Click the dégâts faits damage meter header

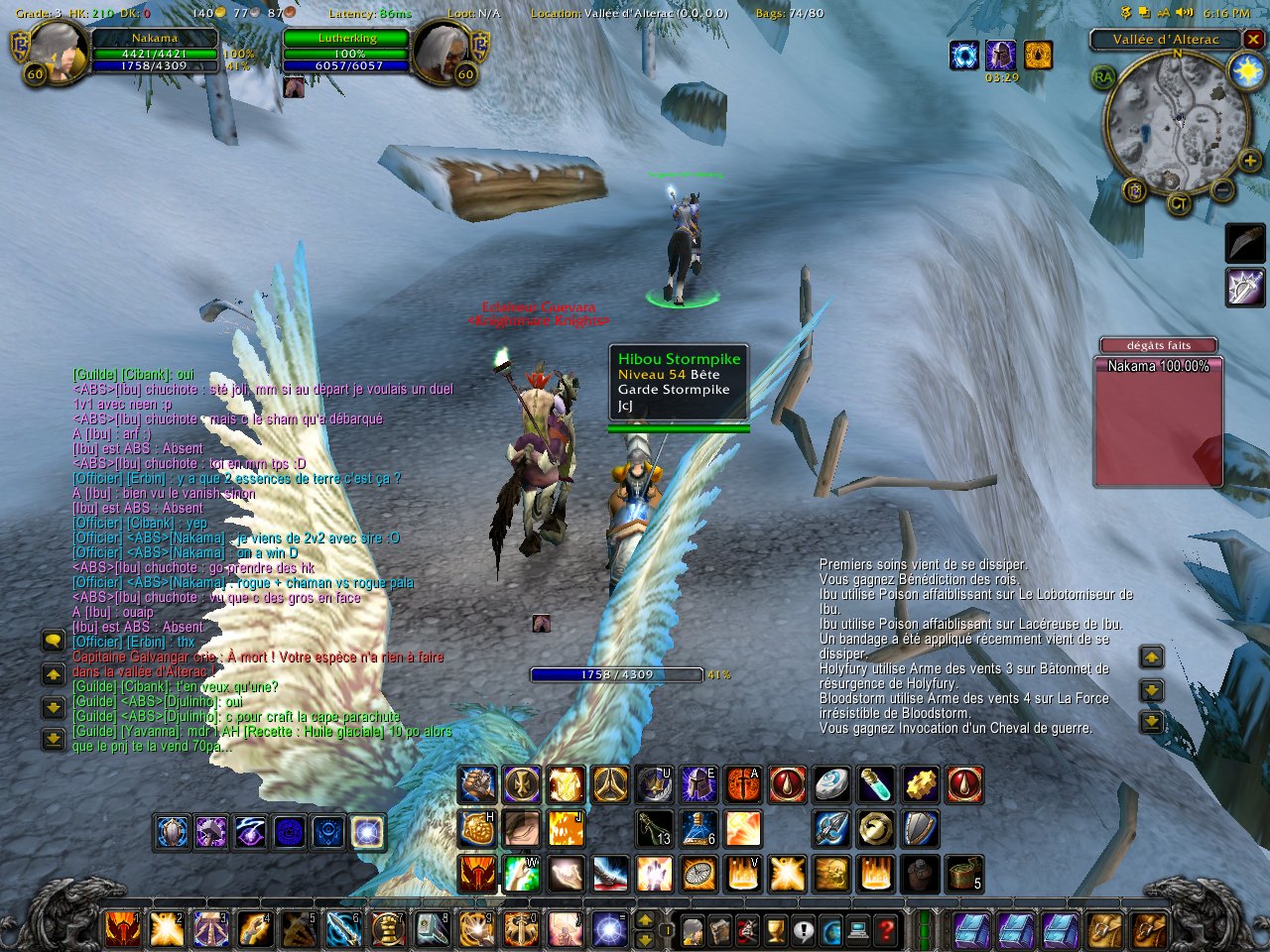1158,345
